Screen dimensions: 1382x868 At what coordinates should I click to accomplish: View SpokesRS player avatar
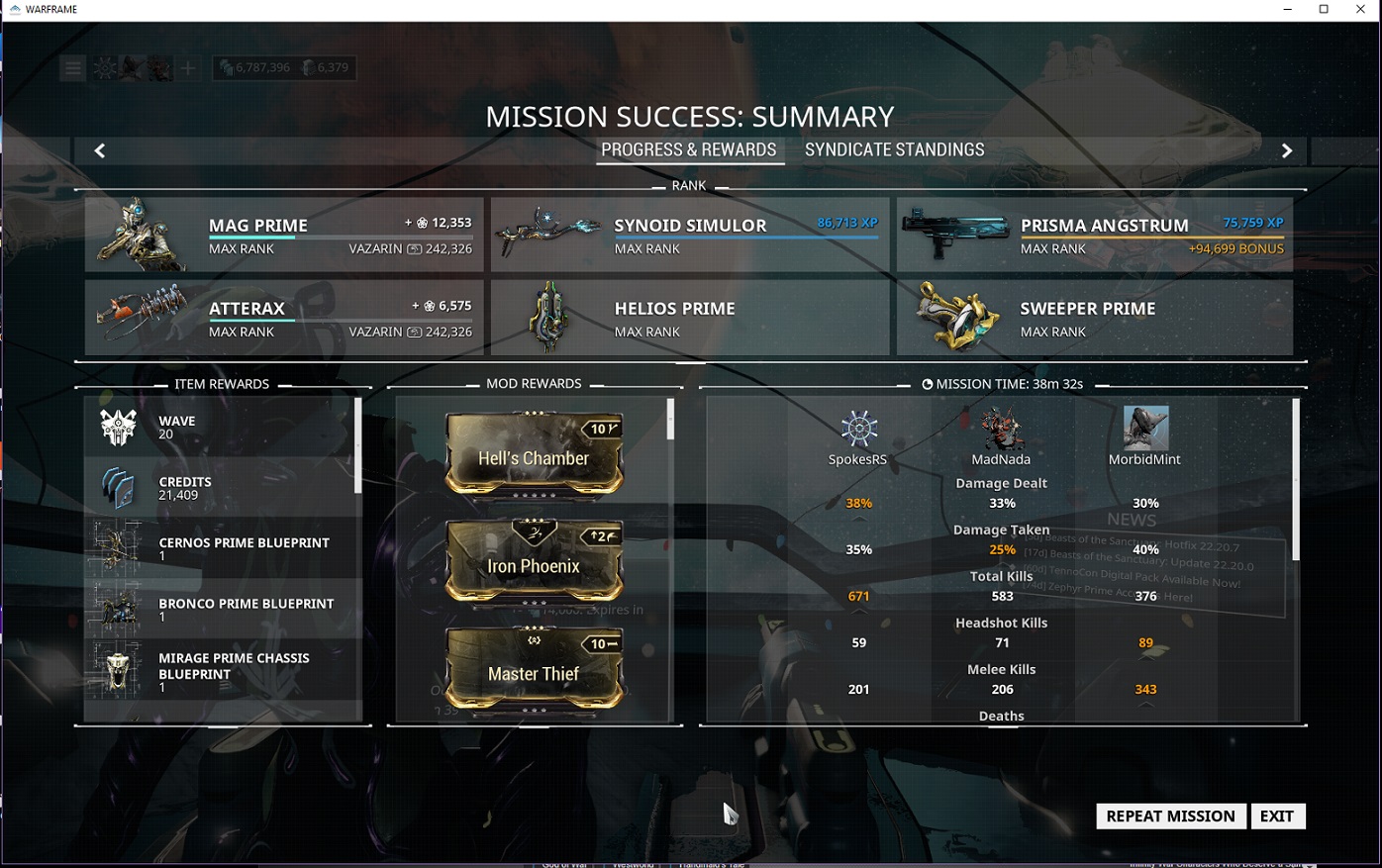[x=858, y=429]
